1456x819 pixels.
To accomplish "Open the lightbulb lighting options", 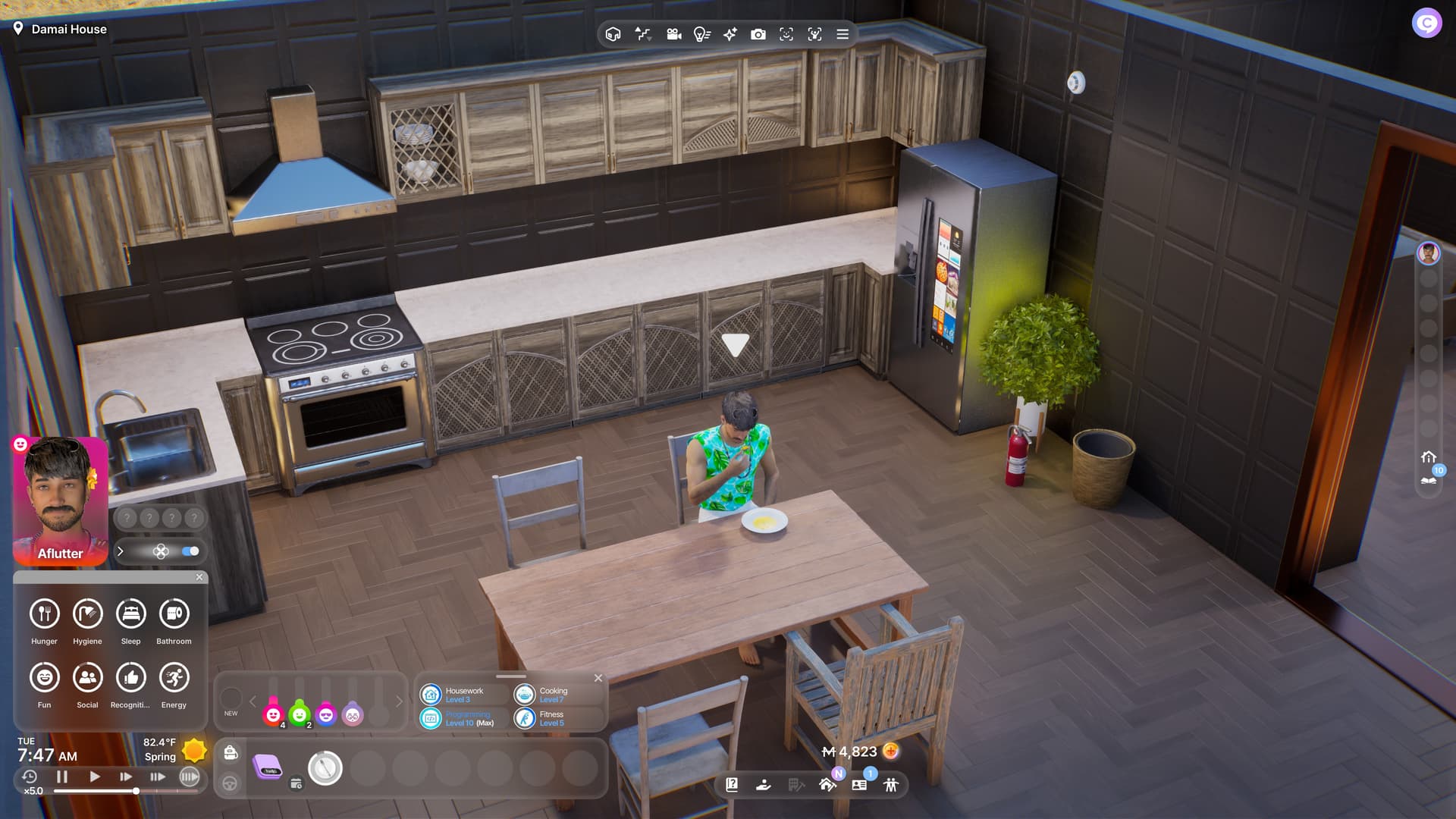I will [x=701, y=34].
